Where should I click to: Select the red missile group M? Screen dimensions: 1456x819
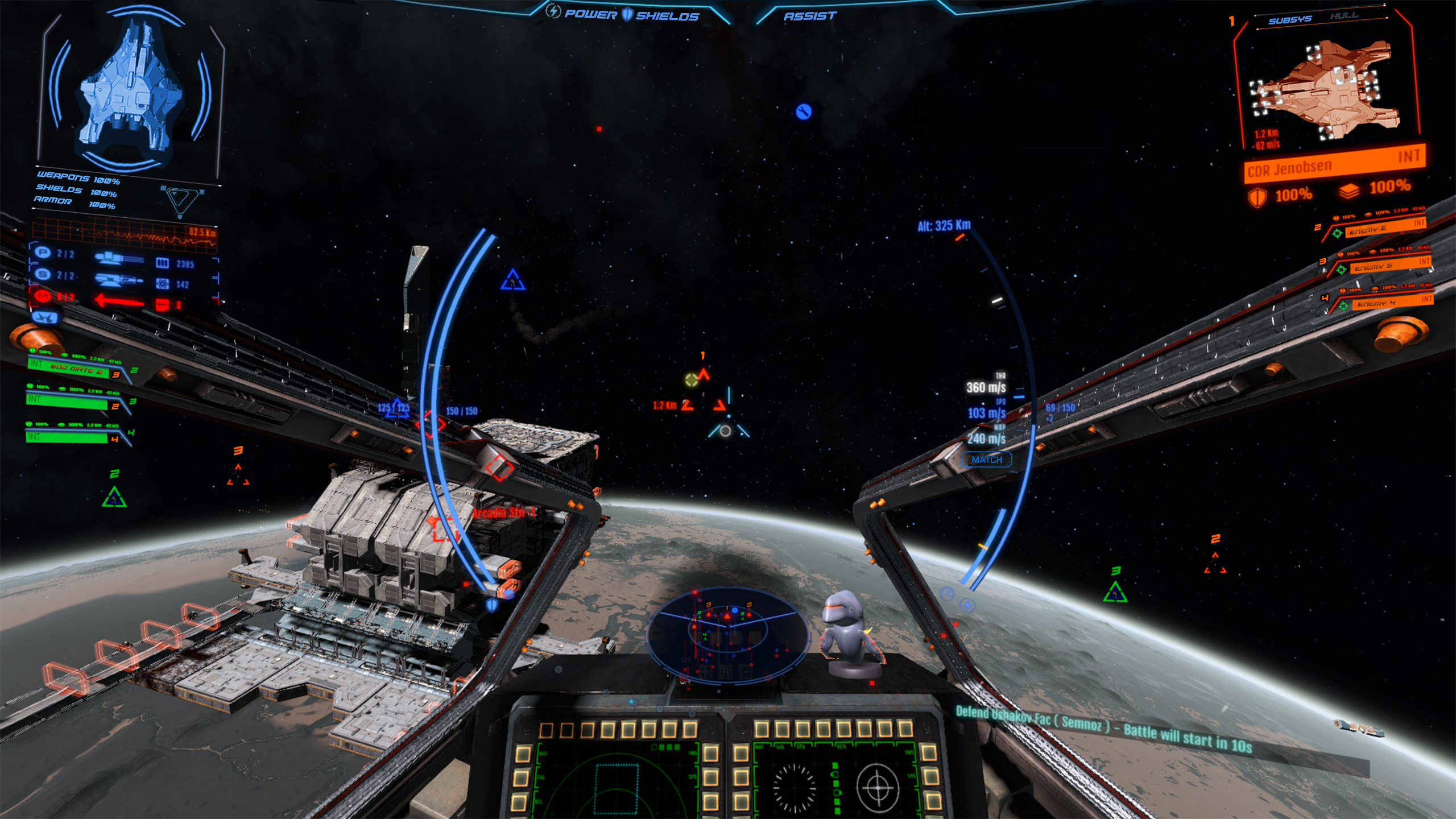point(43,296)
